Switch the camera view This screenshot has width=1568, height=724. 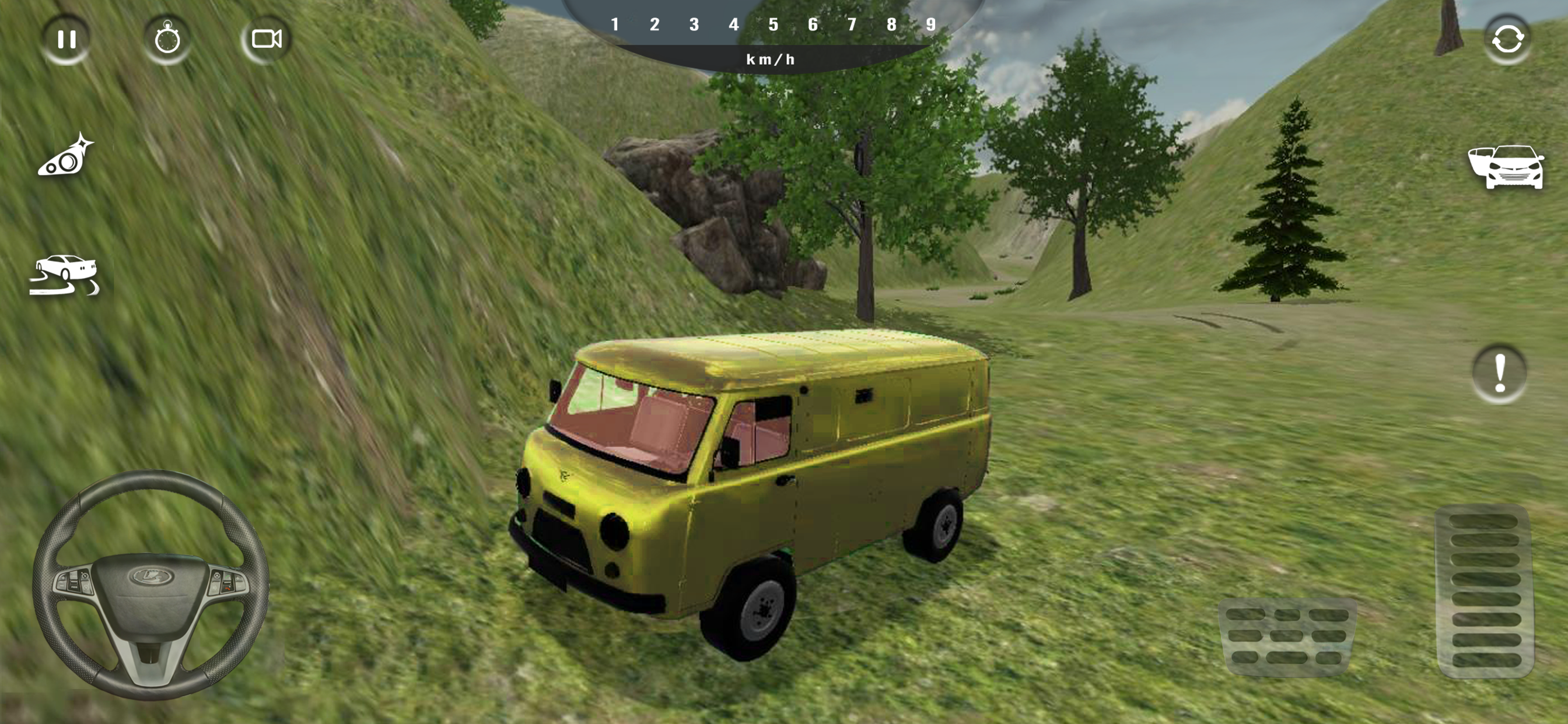pyautogui.click(x=267, y=40)
